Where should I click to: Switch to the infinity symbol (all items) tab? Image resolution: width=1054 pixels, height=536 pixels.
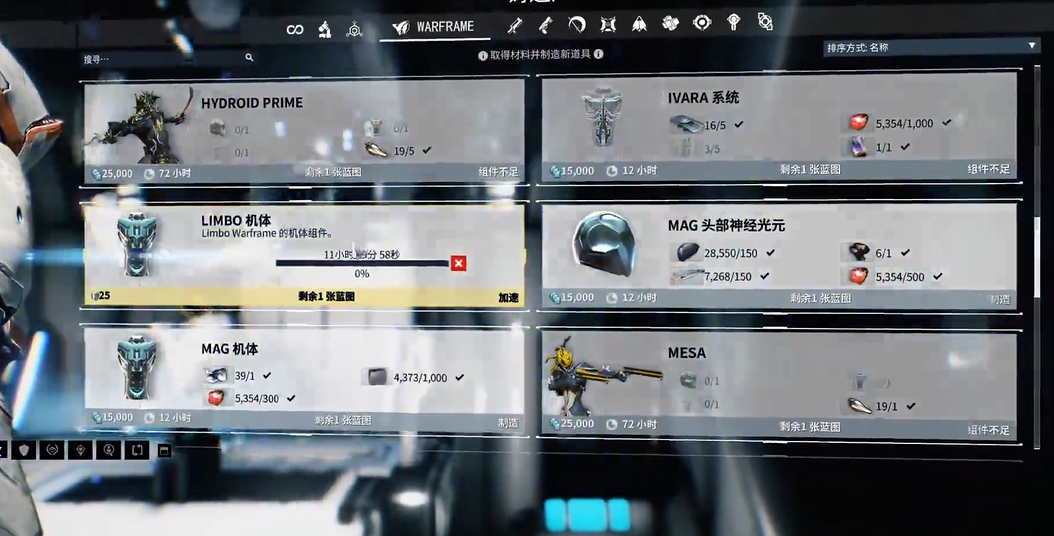click(295, 29)
